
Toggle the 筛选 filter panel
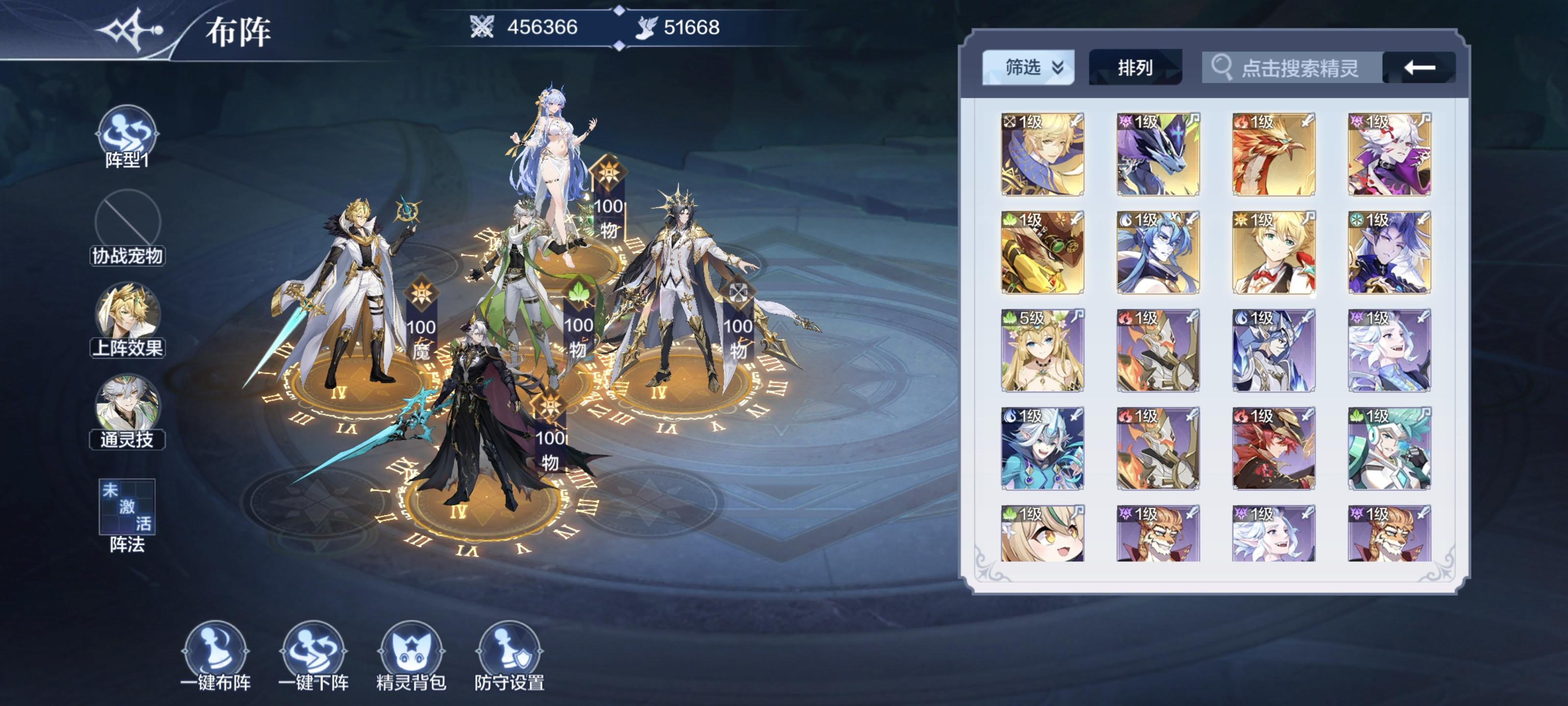pos(1028,69)
